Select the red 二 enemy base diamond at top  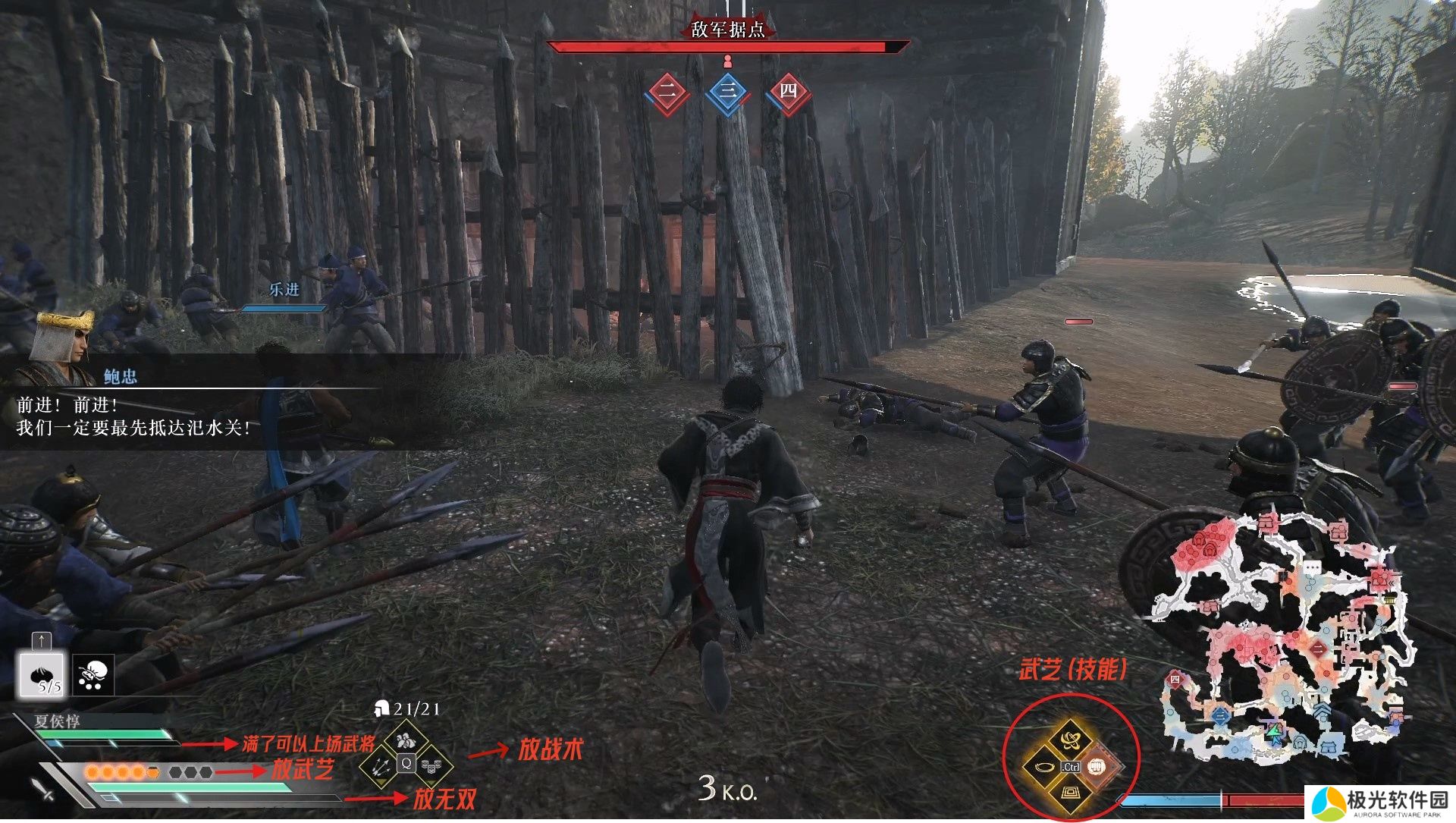pyautogui.click(x=667, y=93)
